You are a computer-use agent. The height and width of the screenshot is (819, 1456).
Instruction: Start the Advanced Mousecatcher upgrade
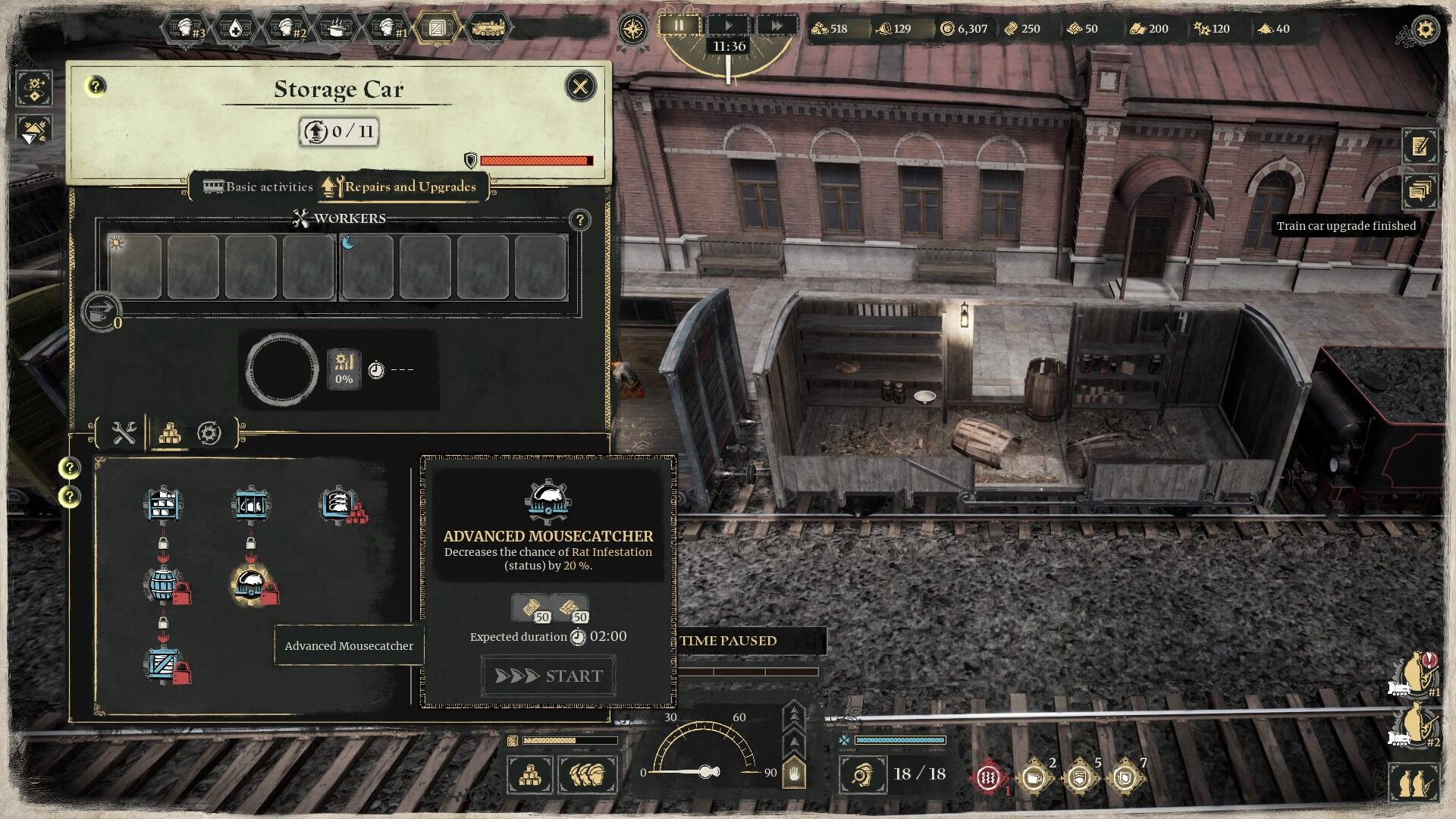pos(548,676)
